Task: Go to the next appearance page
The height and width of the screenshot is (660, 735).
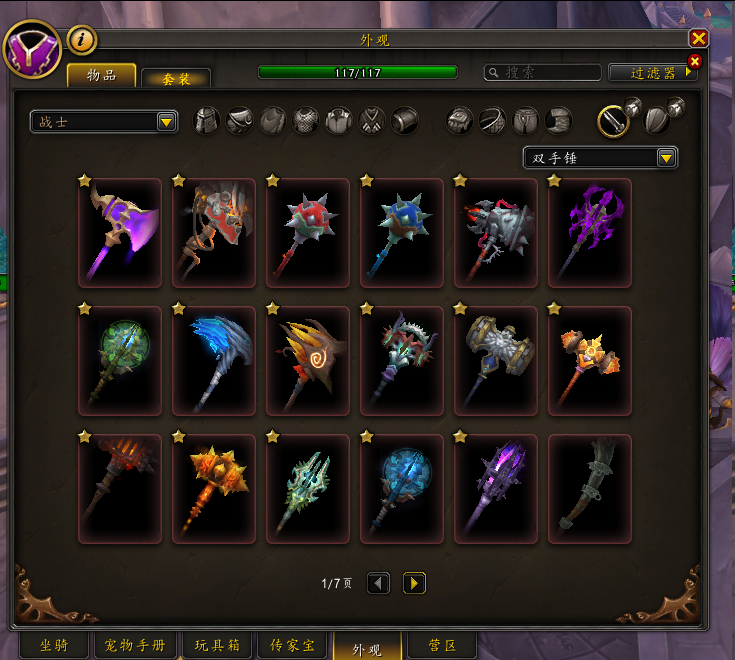Action: [414, 582]
